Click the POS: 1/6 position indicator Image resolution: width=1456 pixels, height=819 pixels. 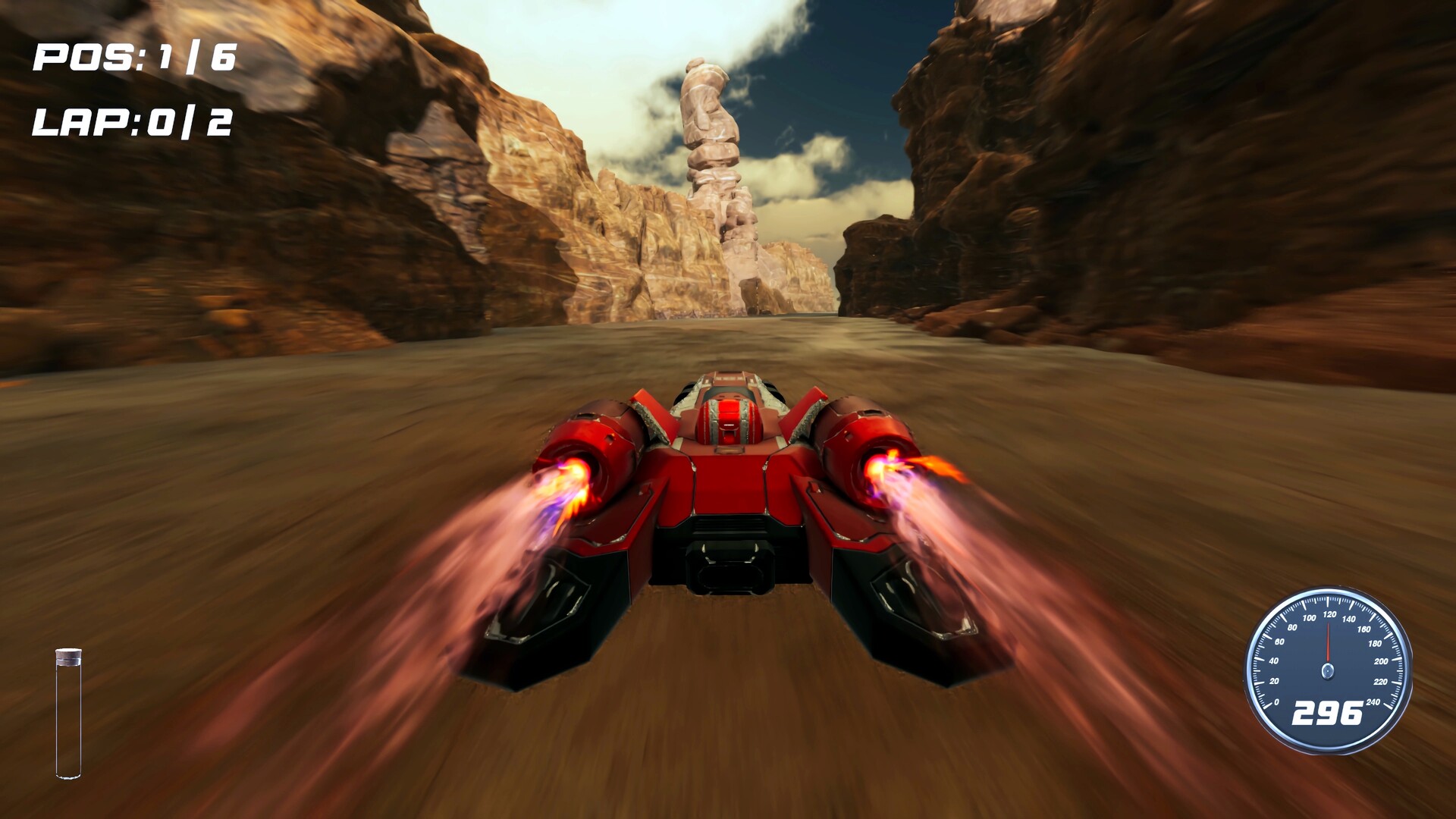[x=133, y=57]
